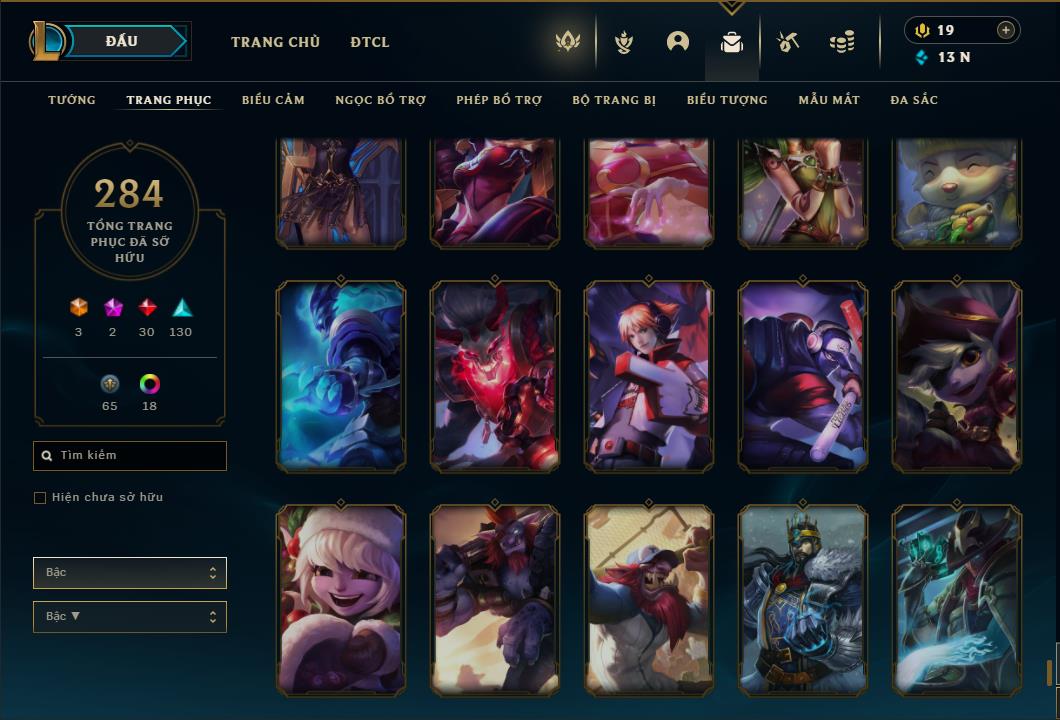Open the Bậc ▼ sort dropdown
Viewport: 1060px width, 720px height.
[x=130, y=617]
